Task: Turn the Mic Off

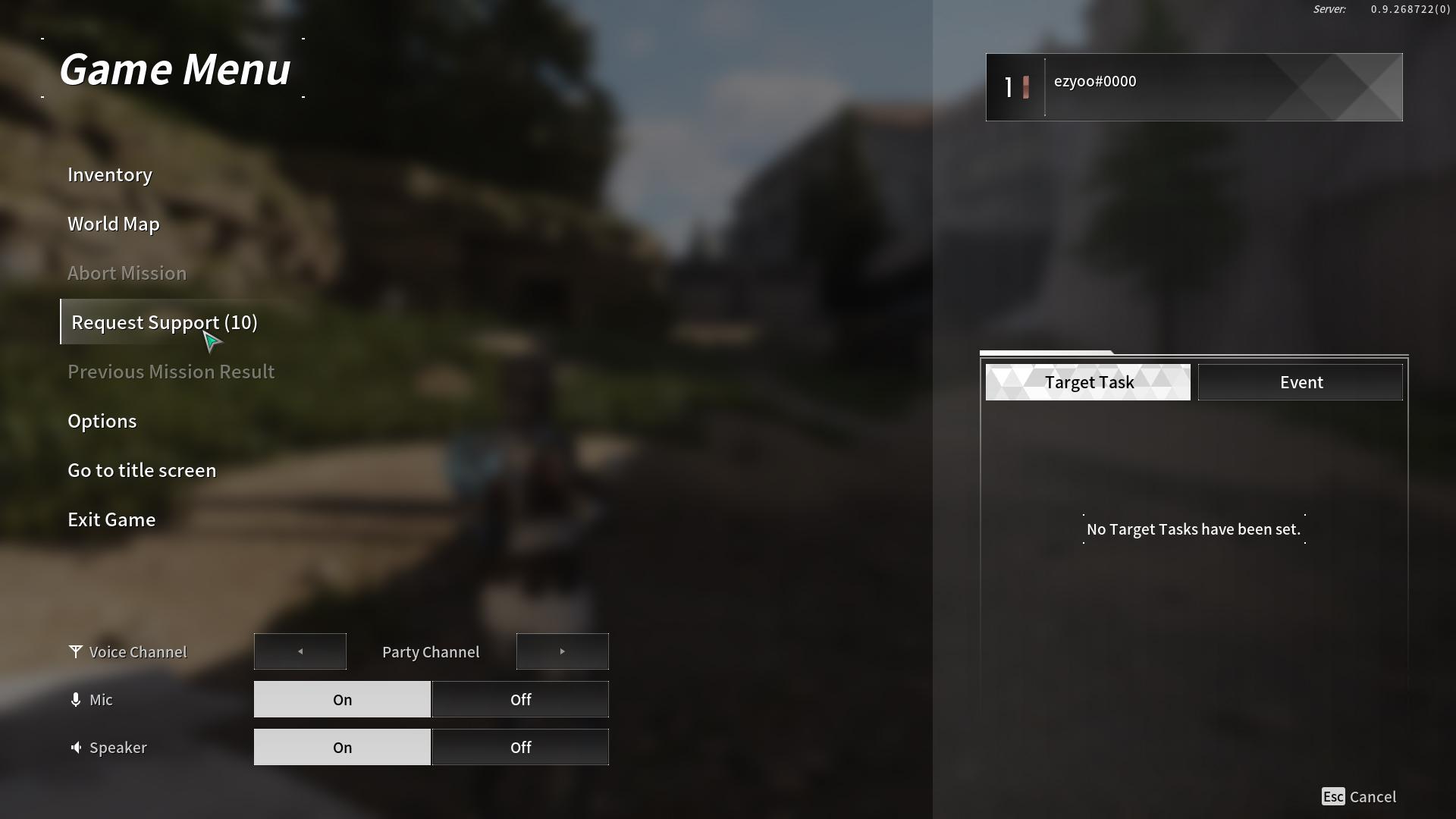Action: pos(520,699)
